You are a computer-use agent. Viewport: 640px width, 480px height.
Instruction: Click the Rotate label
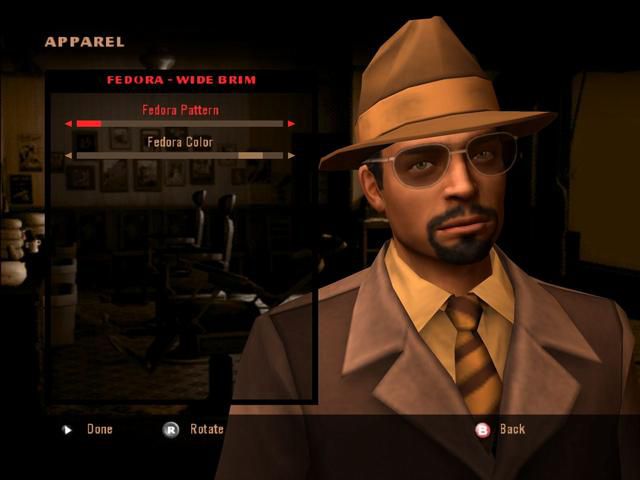pos(206,429)
